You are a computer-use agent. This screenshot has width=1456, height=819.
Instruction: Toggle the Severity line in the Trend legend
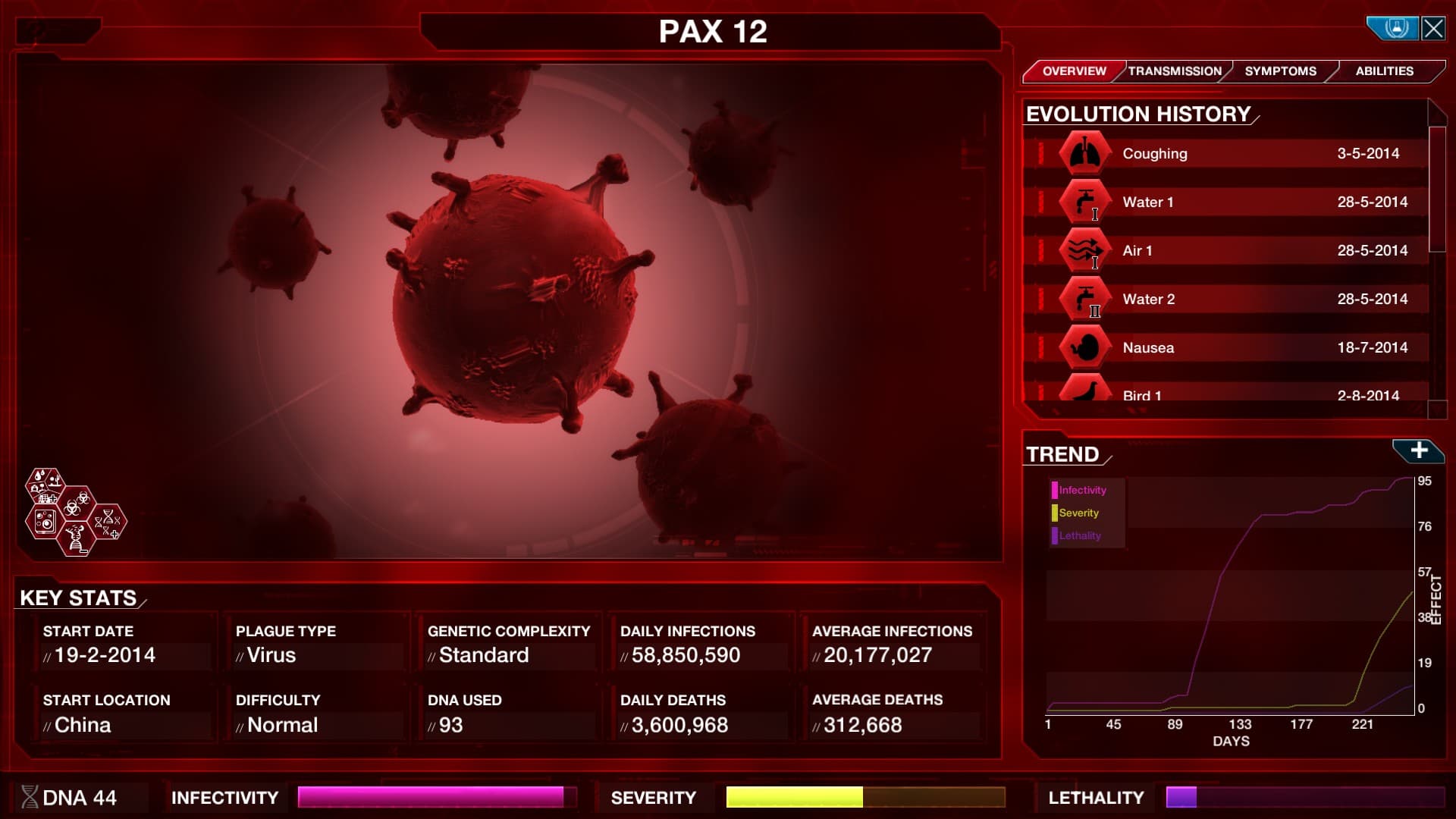[1078, 513]
